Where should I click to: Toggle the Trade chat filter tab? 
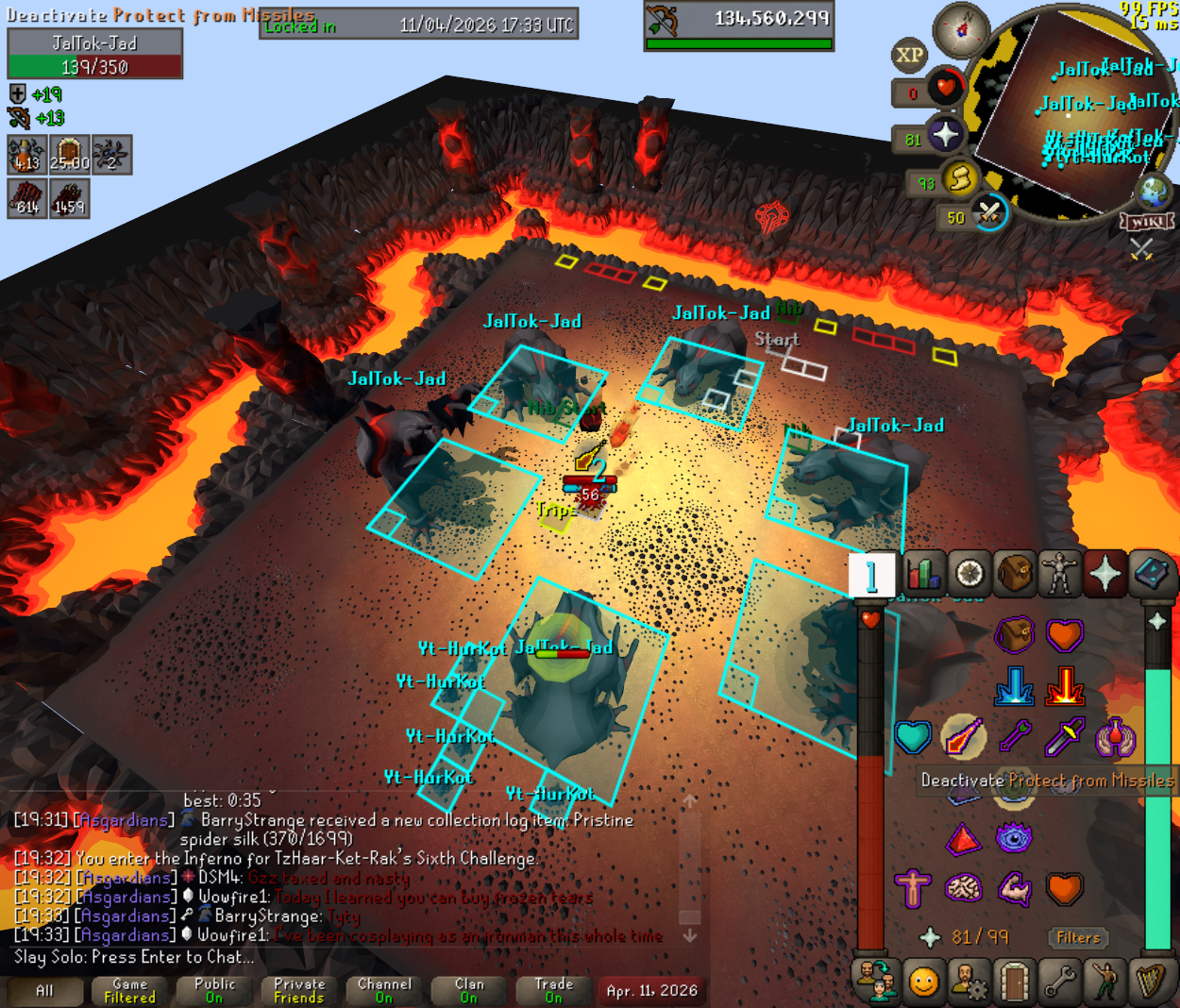pyautogui.click(x=554, y=991)
